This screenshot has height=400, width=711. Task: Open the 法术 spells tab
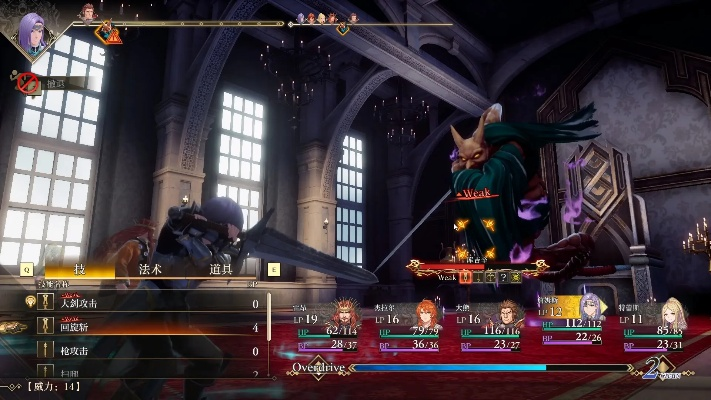150,269
